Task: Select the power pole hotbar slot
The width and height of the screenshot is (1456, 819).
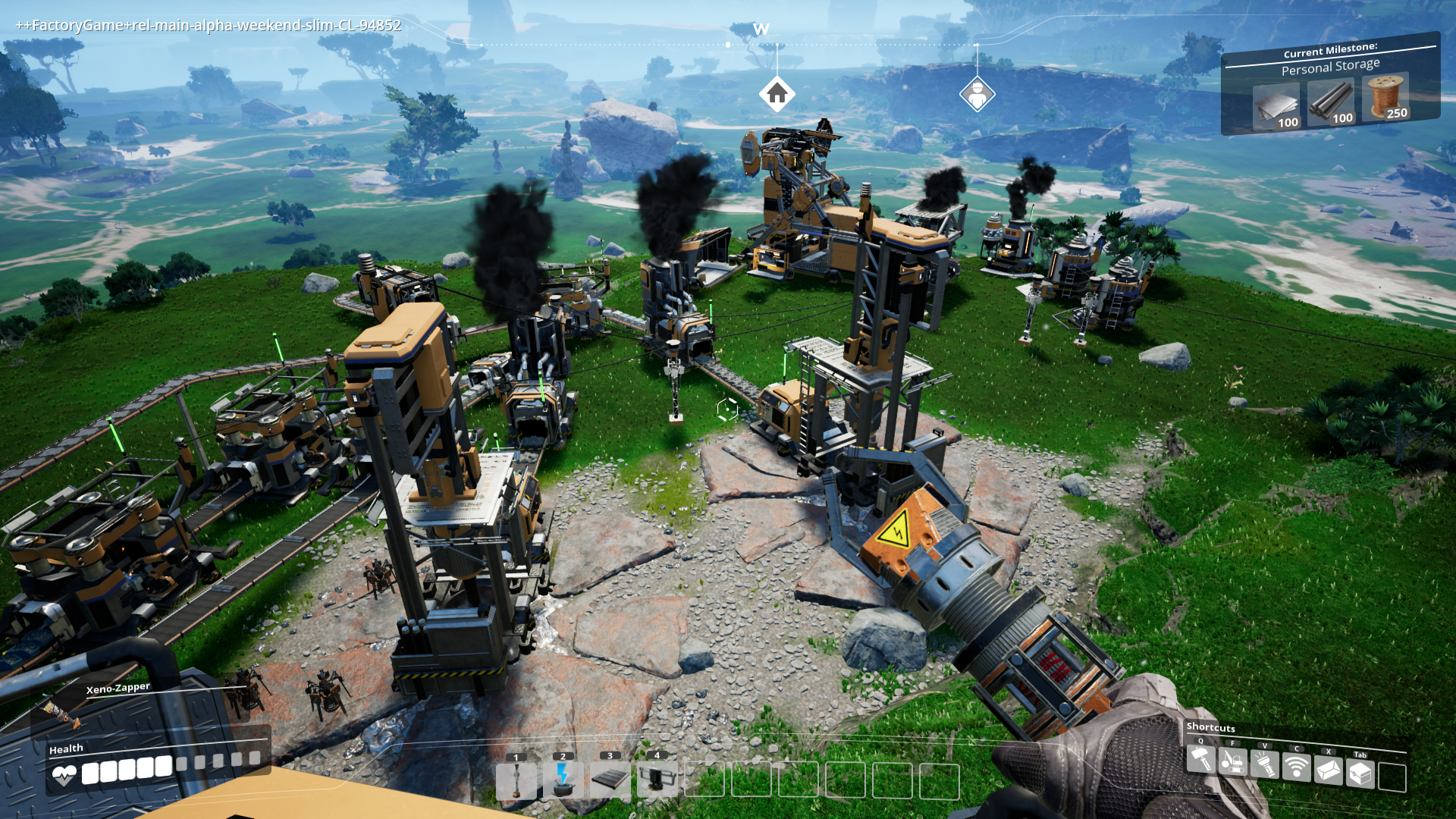Action: (x=516, y=780)
